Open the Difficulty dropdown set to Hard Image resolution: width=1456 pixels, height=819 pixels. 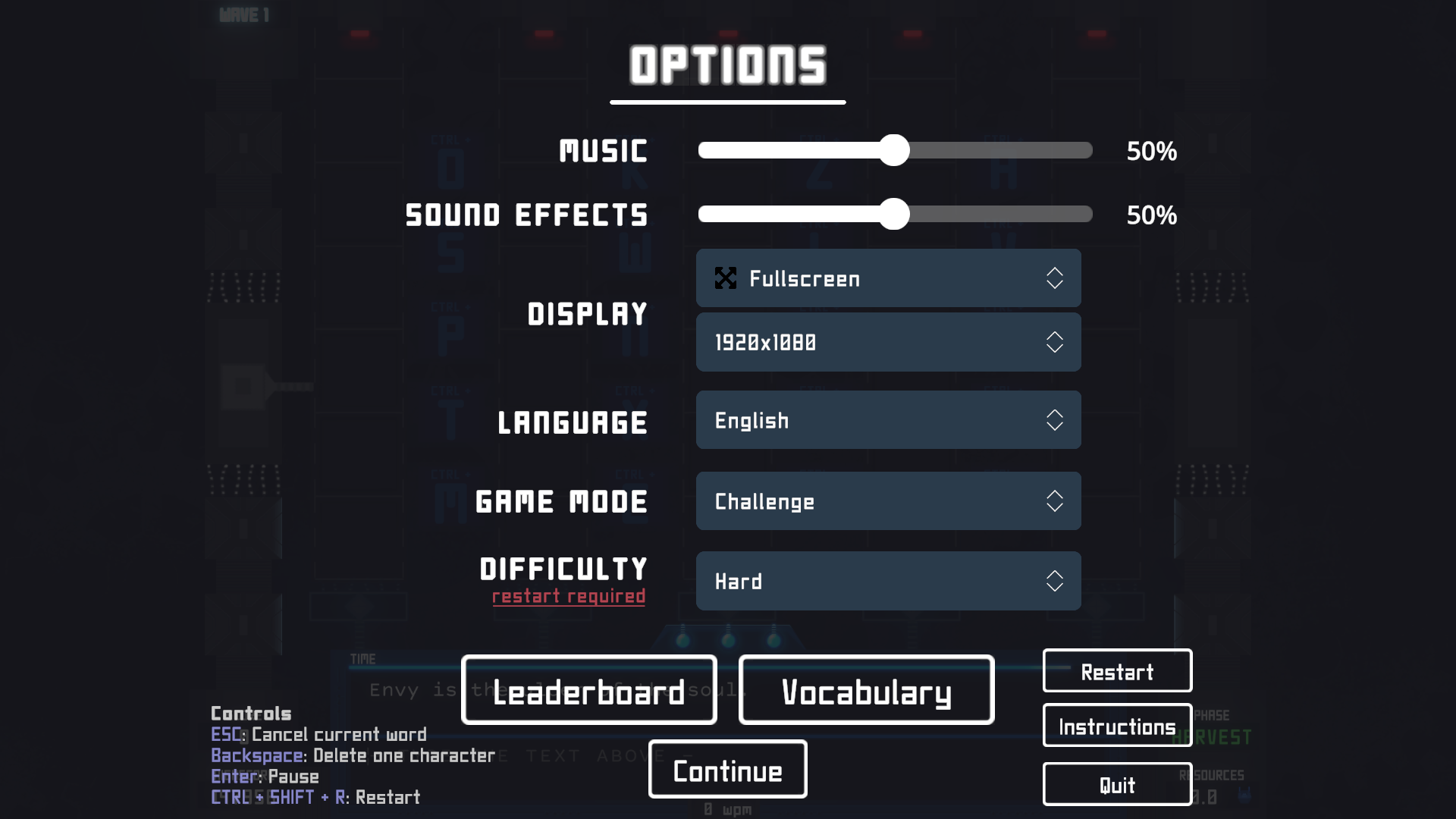click(x=888, y=582)
